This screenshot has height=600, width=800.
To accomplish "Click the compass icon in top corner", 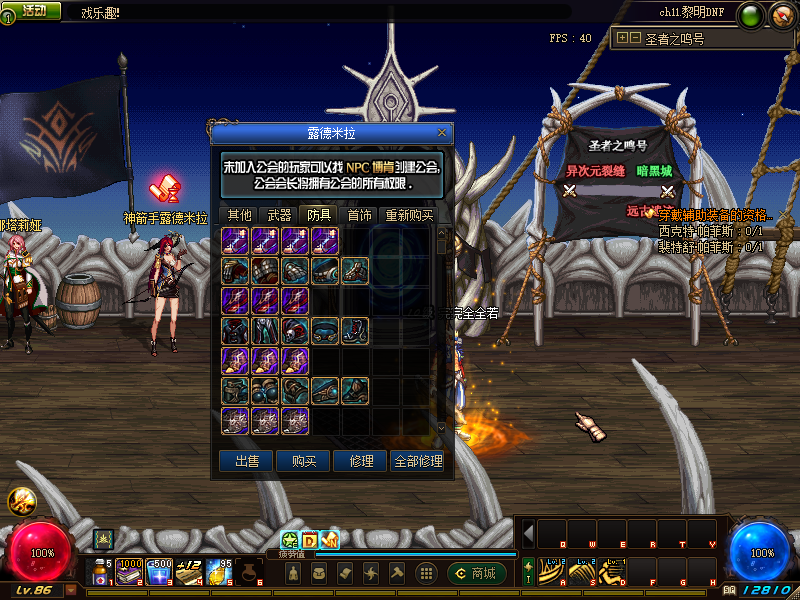I will click(781, 15).
